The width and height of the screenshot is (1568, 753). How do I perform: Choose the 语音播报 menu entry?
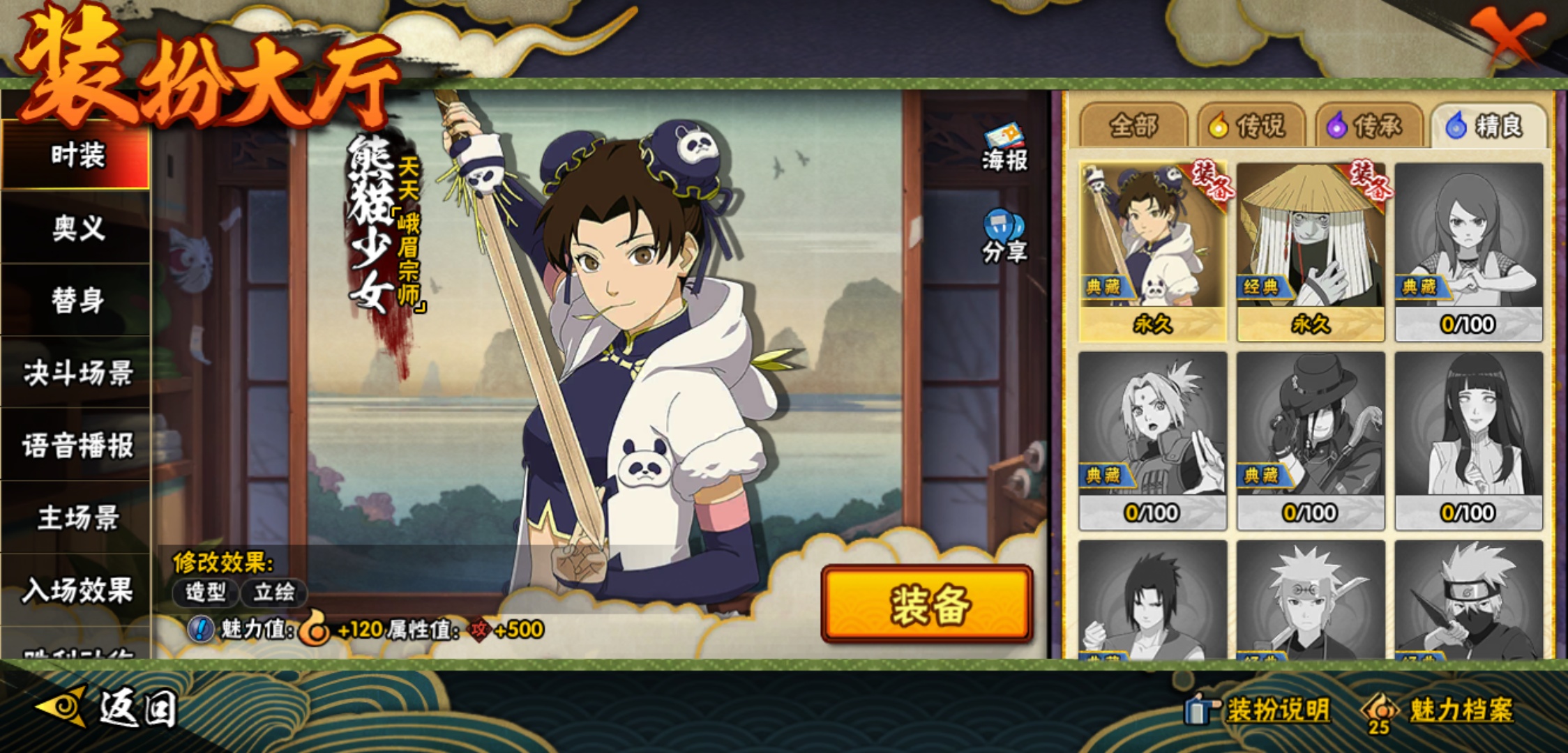[77, 446]
